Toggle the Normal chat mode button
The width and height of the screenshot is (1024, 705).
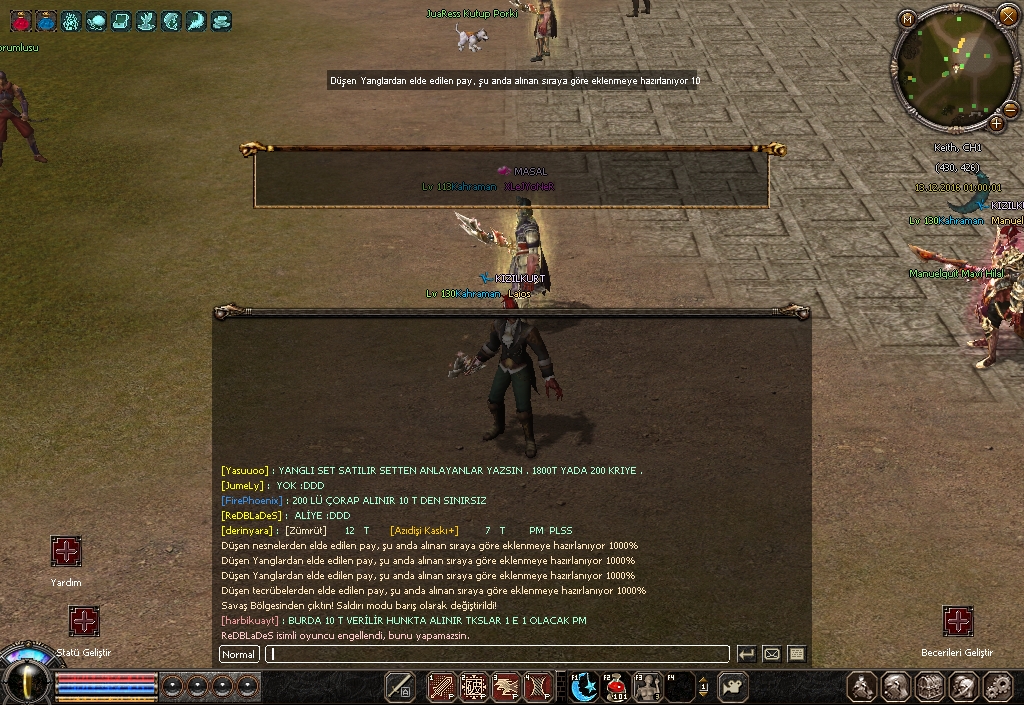239,654
